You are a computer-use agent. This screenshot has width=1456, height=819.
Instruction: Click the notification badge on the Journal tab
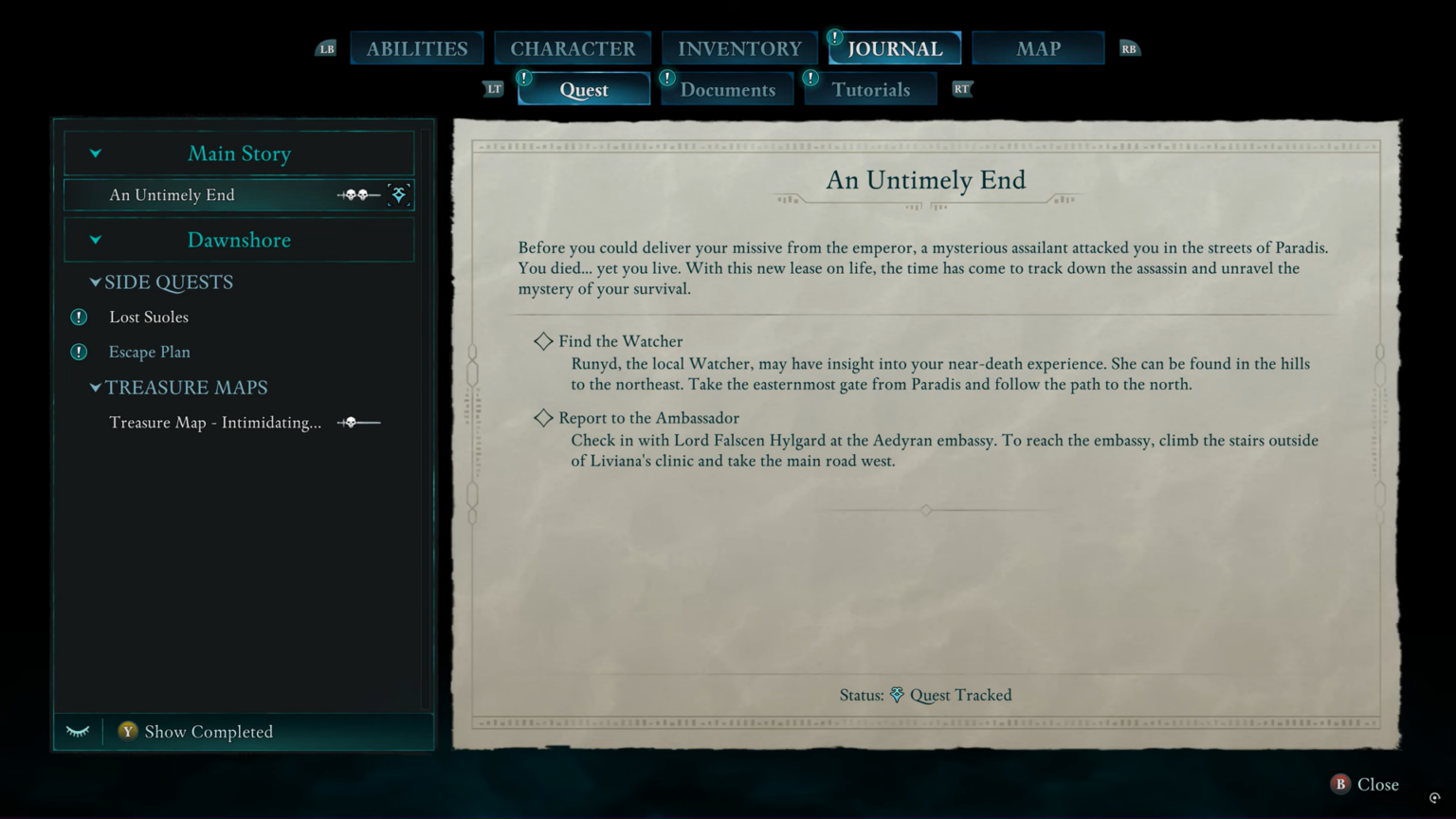833,38
